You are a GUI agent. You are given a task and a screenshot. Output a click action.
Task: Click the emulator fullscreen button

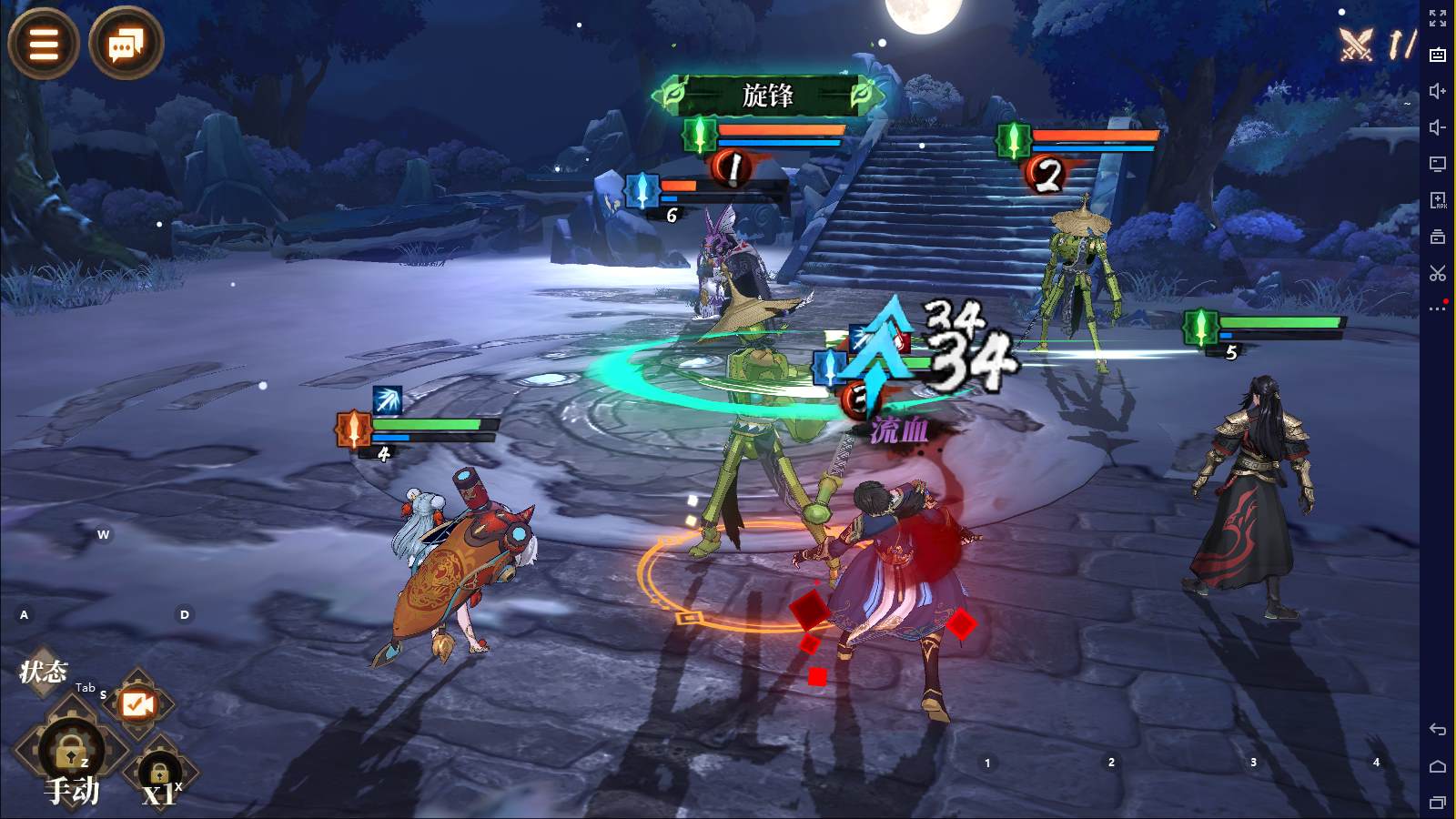point(1438,18)
